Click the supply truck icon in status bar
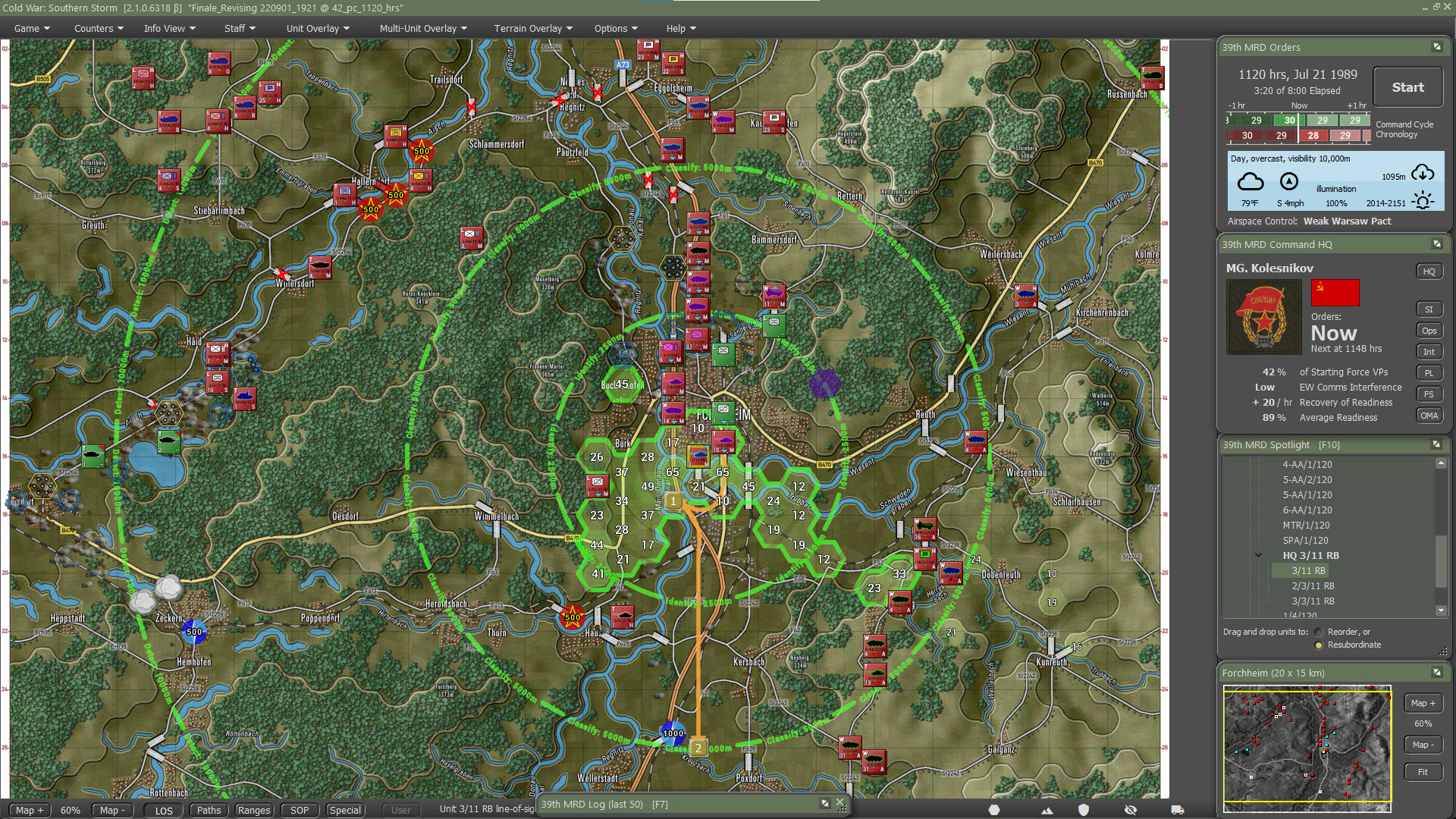1456x819 pixels. (1177, 810)
